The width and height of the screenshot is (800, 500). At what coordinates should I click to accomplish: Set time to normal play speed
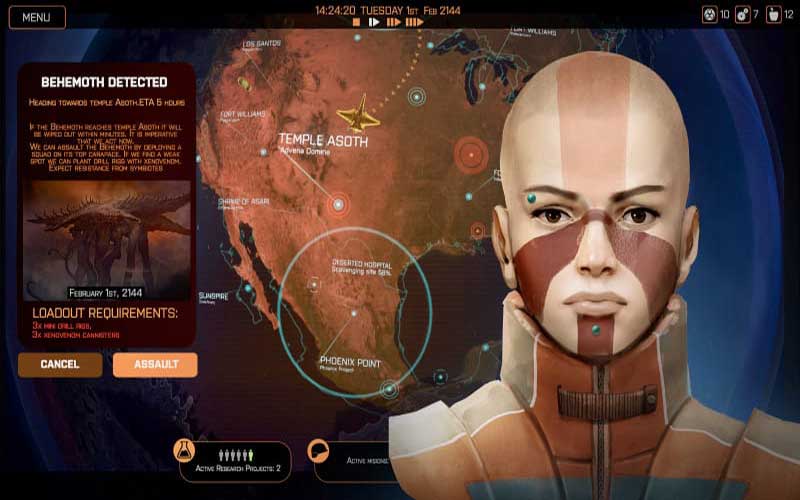click(x=374, y=21)
